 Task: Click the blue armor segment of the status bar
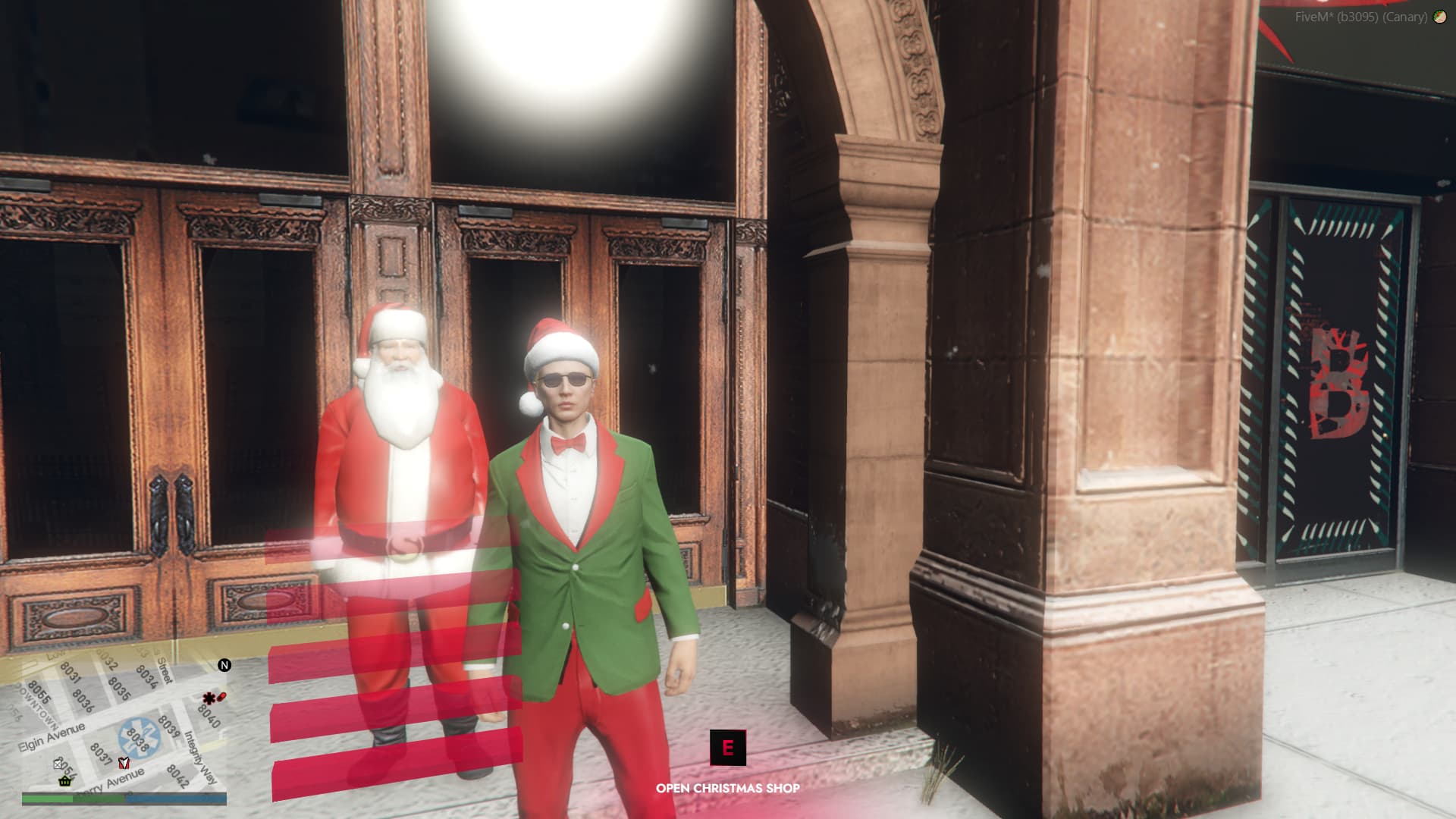pyautogui.click(x=176, y=799)
